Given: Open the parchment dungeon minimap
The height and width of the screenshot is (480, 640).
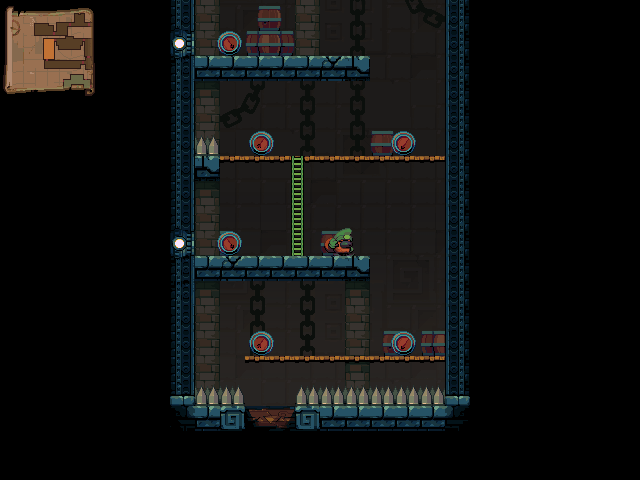Looking at the screenshot, I should pyautogui.click(x=50, y=50).
